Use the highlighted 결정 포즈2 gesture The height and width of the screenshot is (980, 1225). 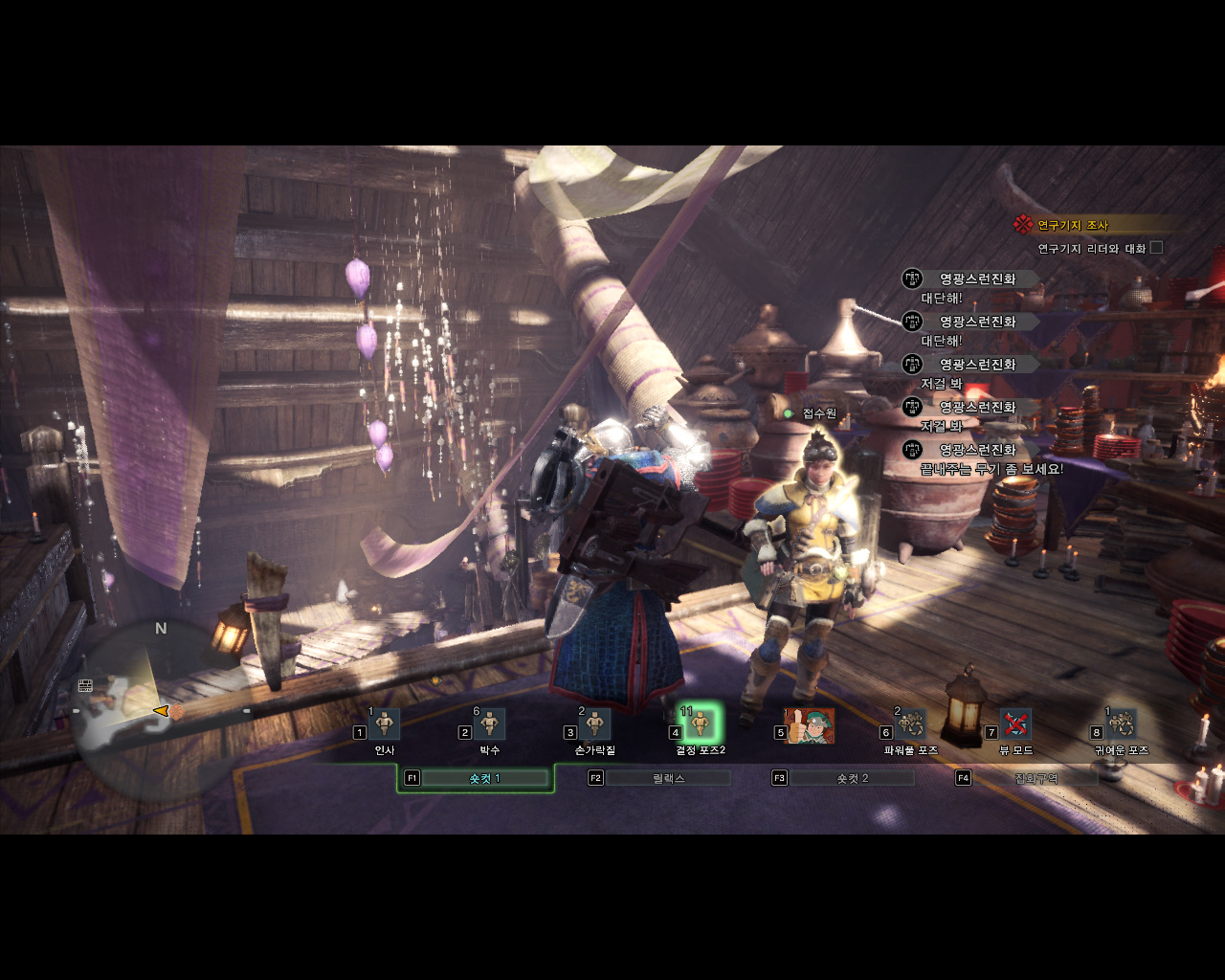[x=701, y=724]
